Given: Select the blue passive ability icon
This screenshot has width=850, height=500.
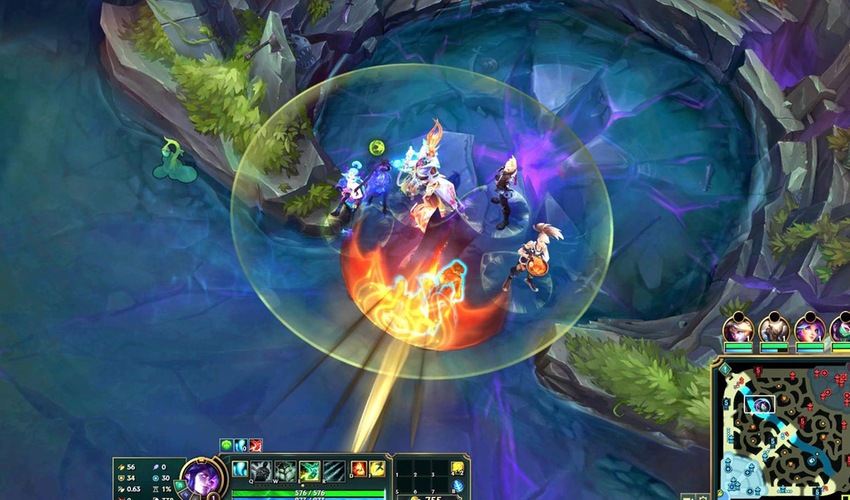Looking at the screenshot, I should (x=240, y=467).
